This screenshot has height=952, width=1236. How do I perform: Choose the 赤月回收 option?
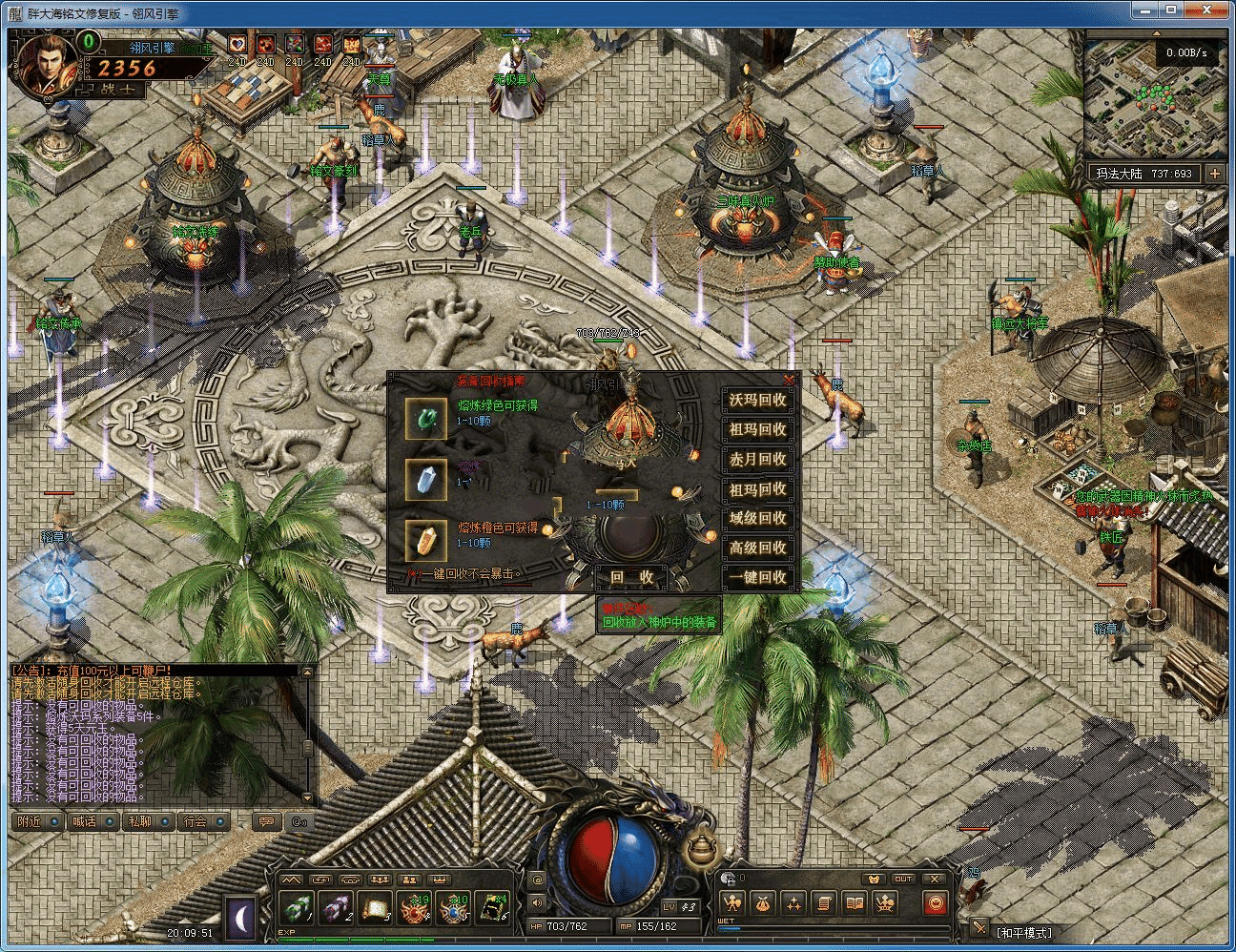coord(758,460)
